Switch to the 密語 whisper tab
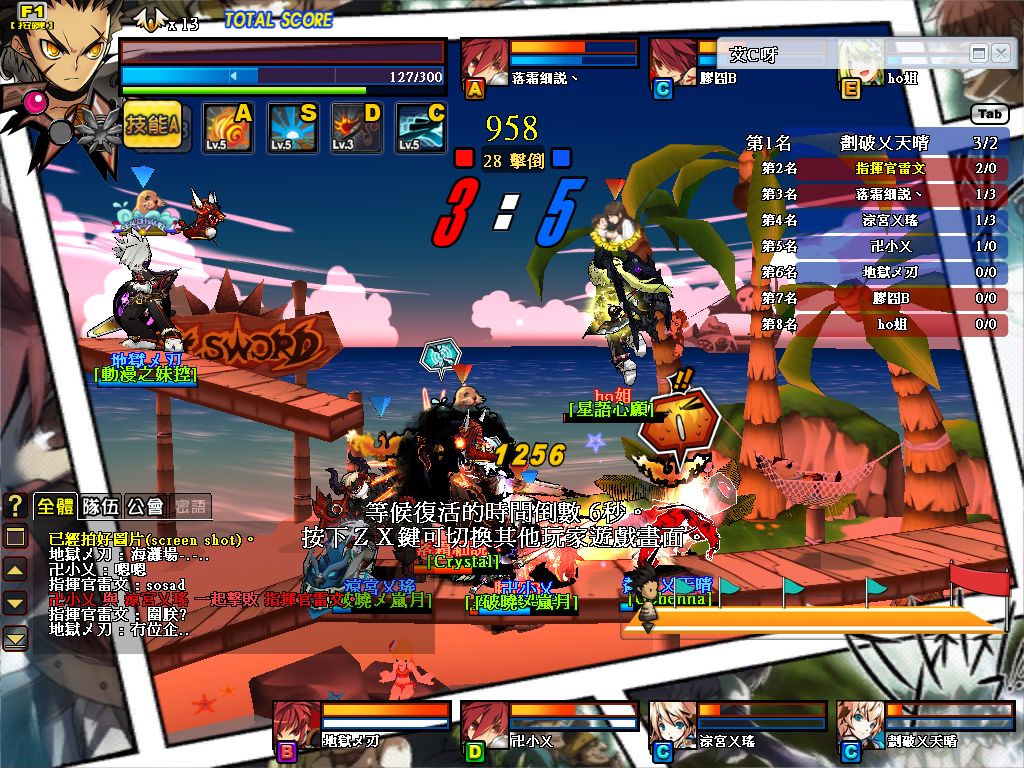The height and width of the screenshot is (768, 1024). tap(190, 506)
